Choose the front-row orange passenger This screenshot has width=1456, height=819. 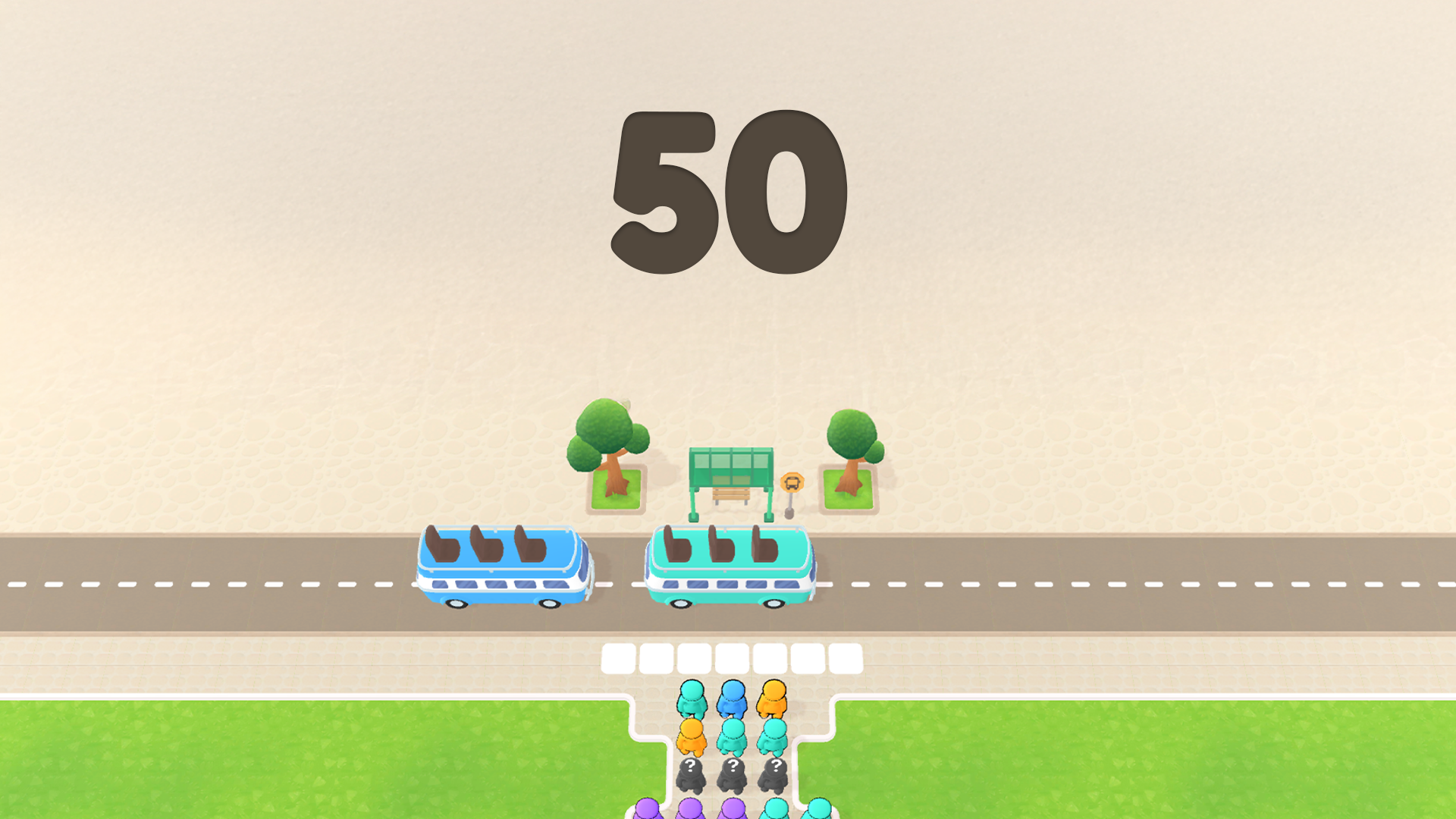(x=773, y=699)
